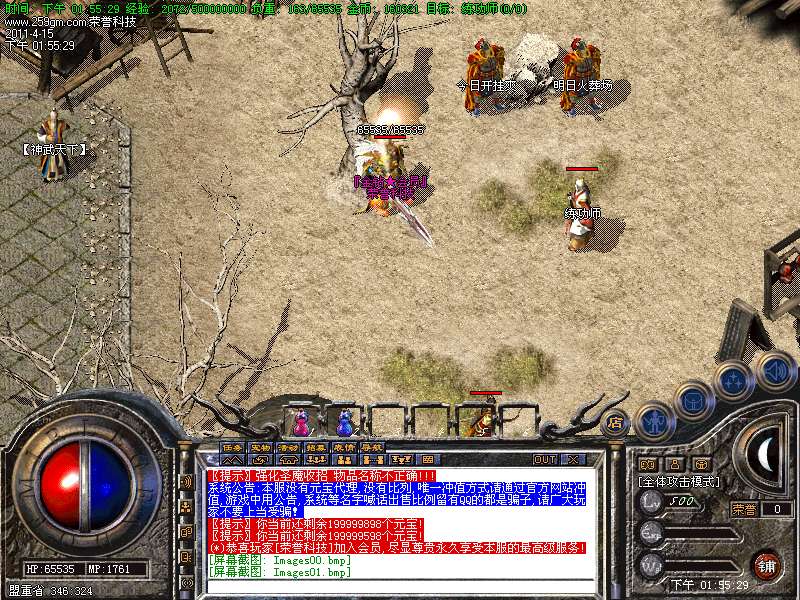
Task: Open the 任务 quest tab
Action: pyautogui.click(x=232, y=448)
